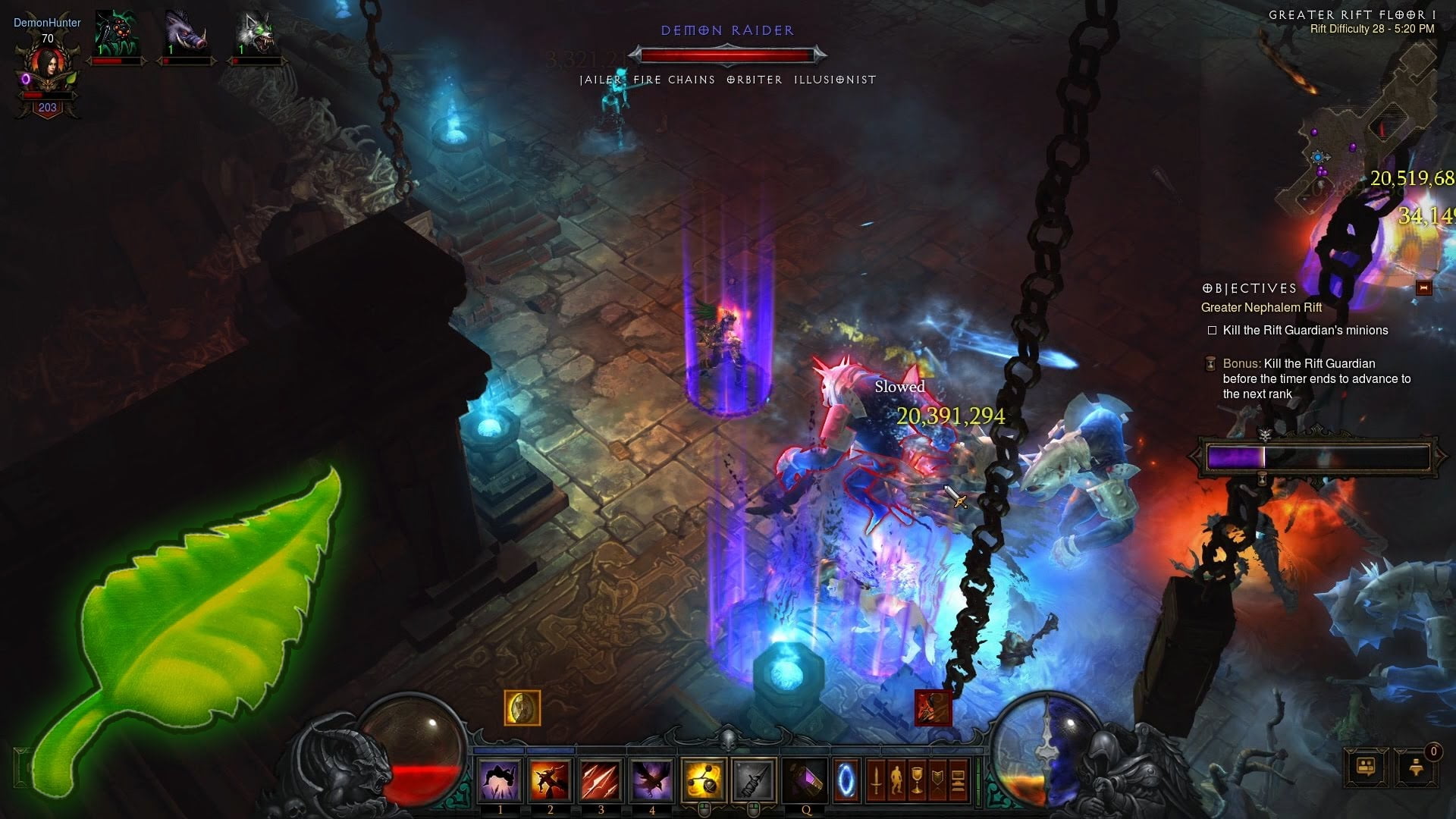
Task: Trigger the red arrow volley skill
Action: point(601,780)
